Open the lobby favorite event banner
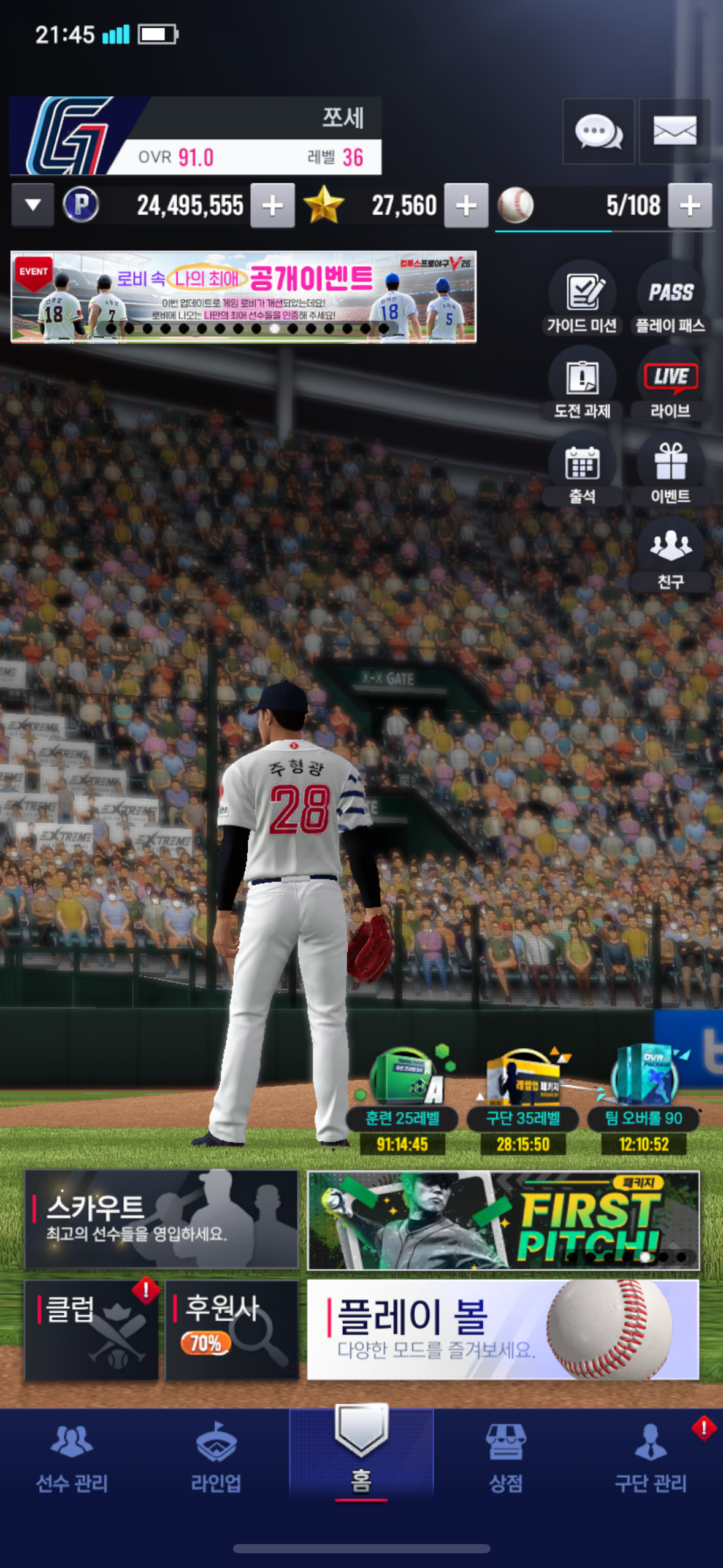 tap(243, 296)
